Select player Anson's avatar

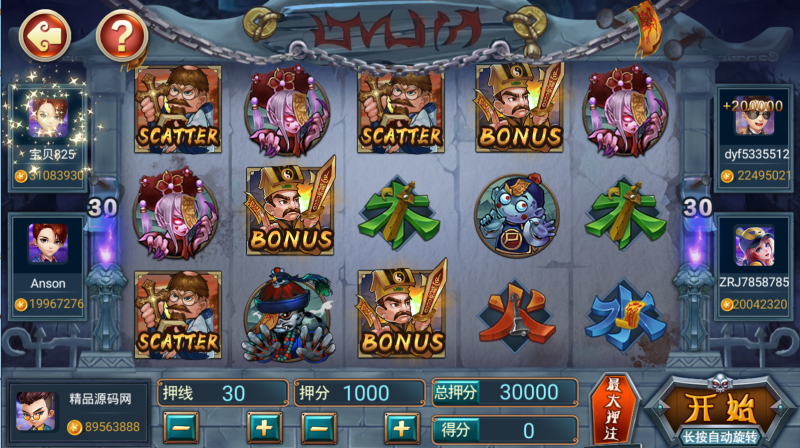coord(47,245)
